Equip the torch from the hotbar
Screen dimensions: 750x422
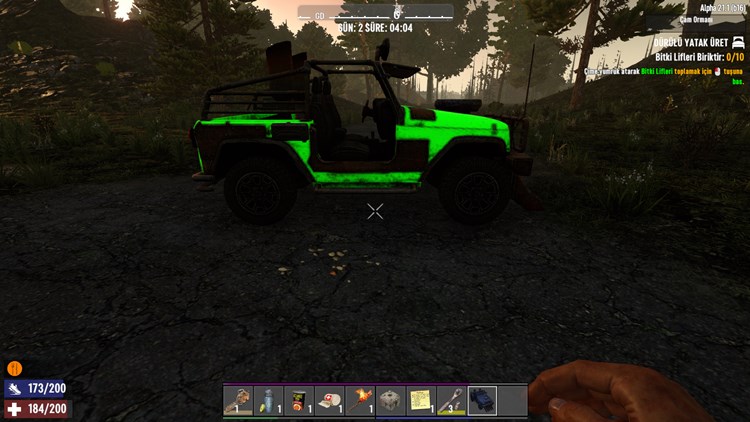pyautogui.click(x=360, y=400)
